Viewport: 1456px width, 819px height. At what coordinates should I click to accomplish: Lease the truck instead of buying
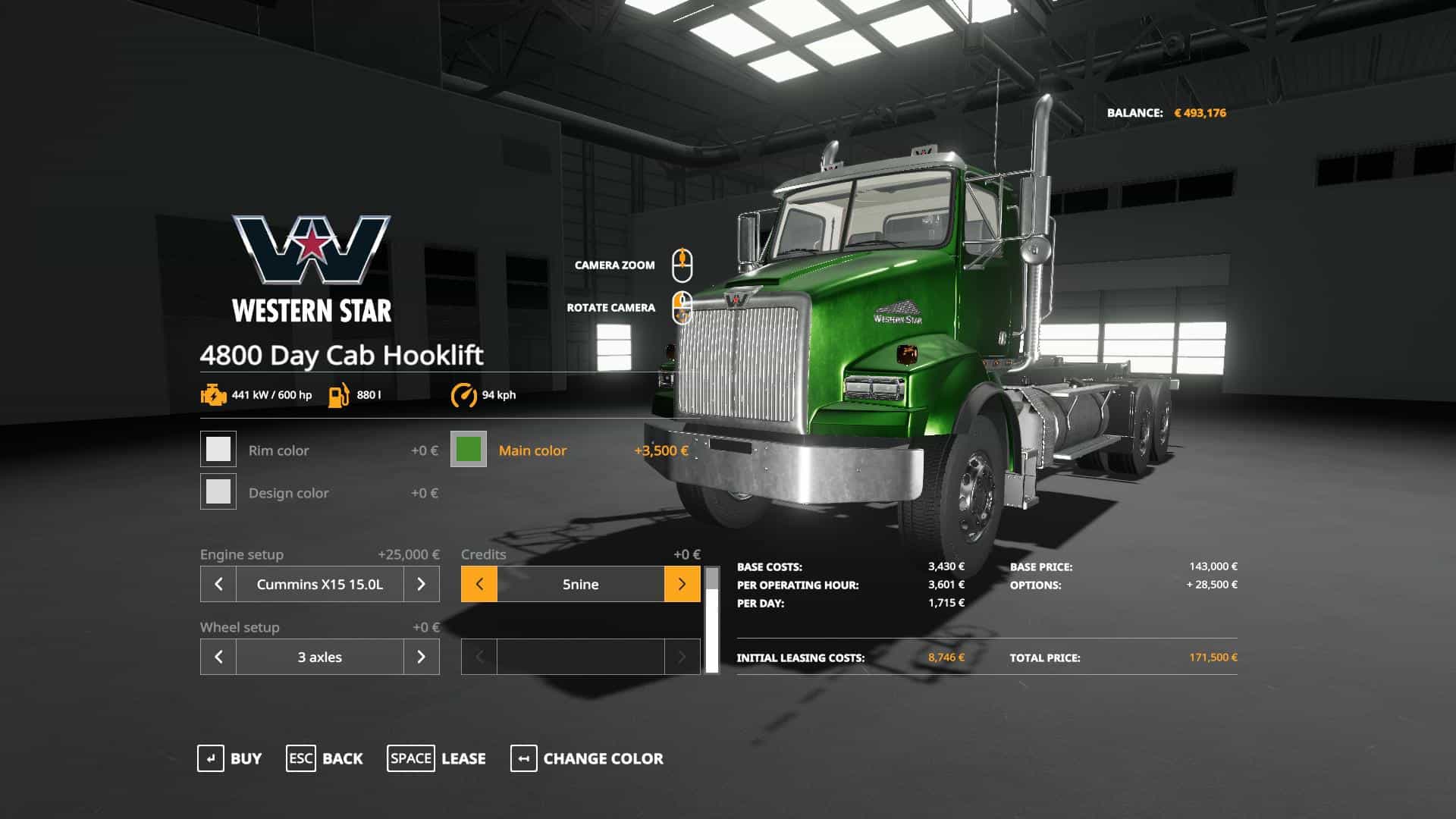437,758
